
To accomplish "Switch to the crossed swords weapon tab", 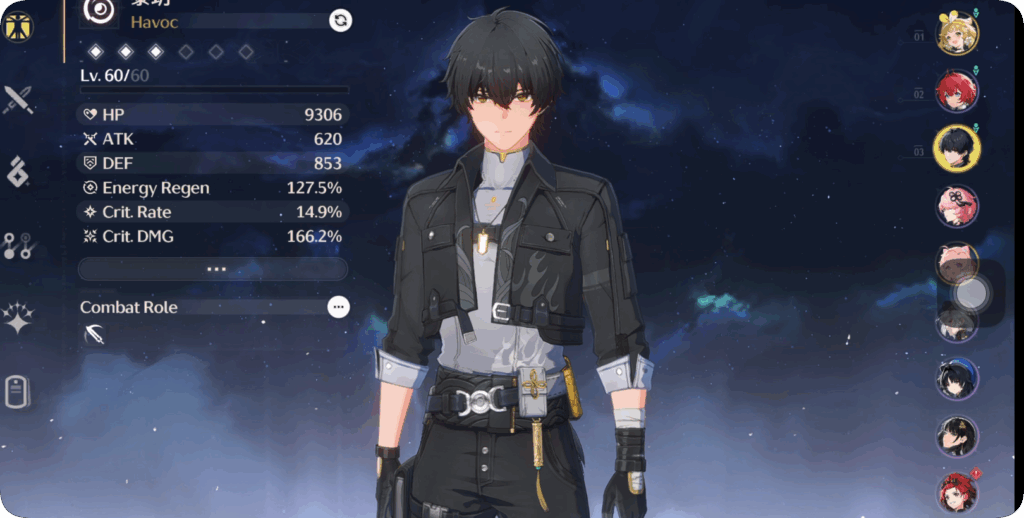I will (x=18, y=99).
